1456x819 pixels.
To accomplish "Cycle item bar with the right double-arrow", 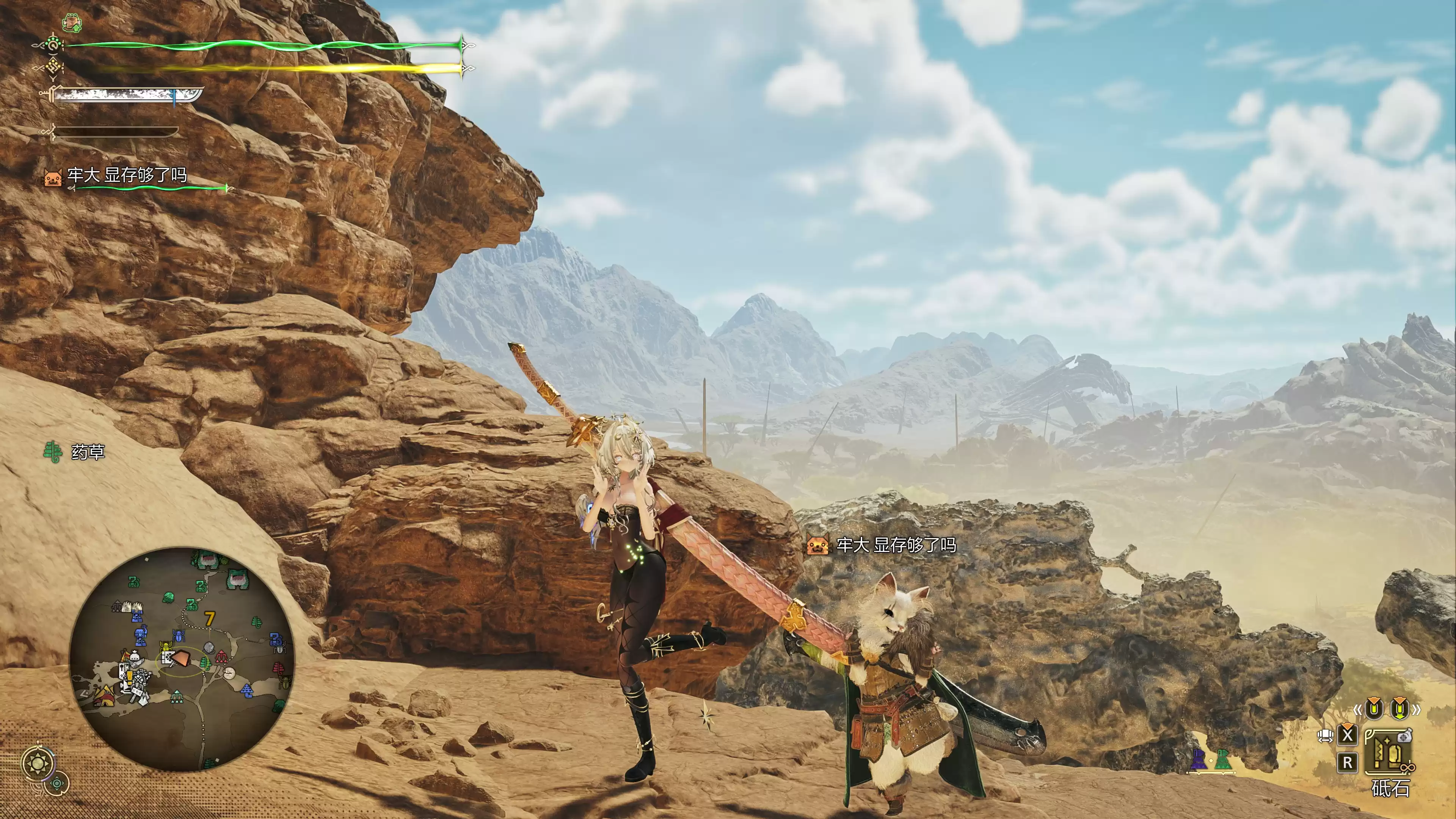I will tap(1416, 709).
